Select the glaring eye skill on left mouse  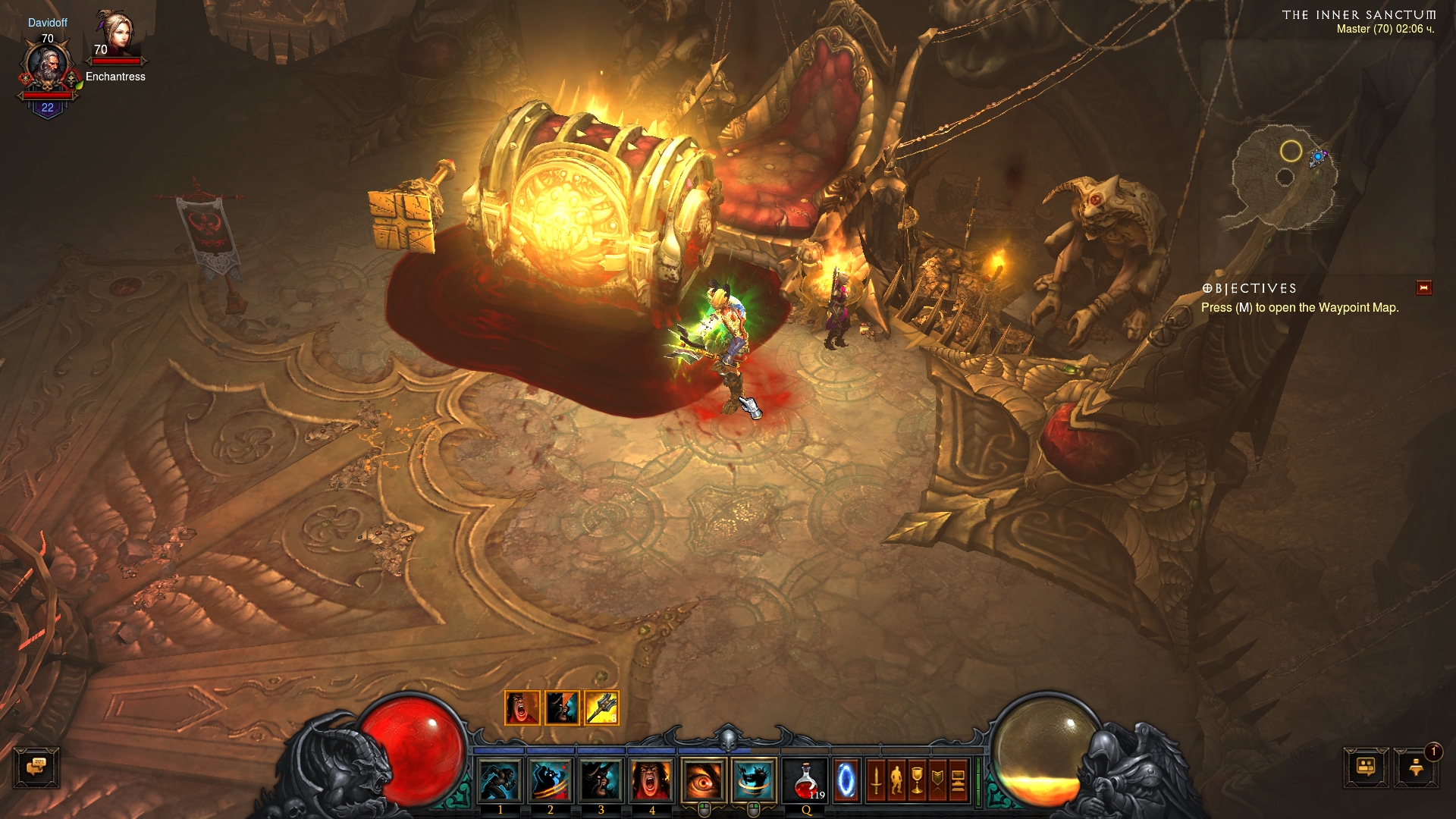click(704, 781)
